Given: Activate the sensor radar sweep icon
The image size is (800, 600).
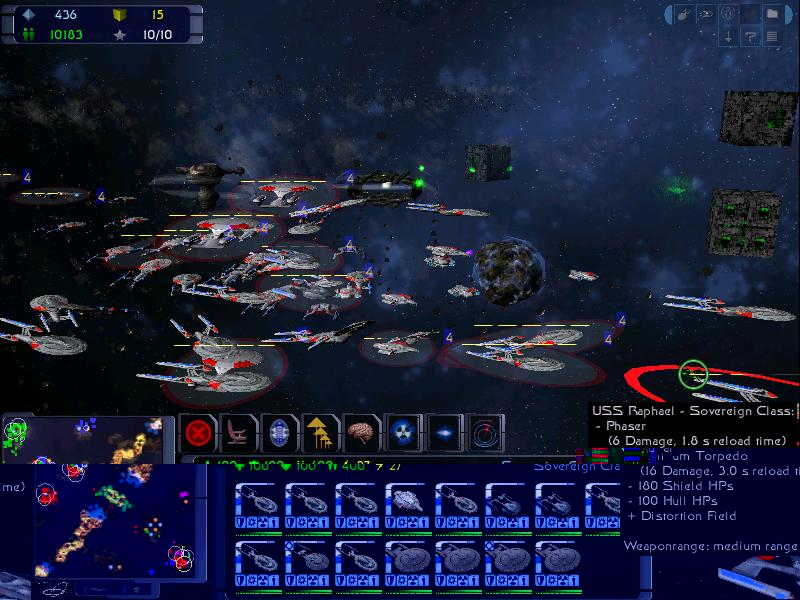Looking at the screenshot, I should click(486, 435).
